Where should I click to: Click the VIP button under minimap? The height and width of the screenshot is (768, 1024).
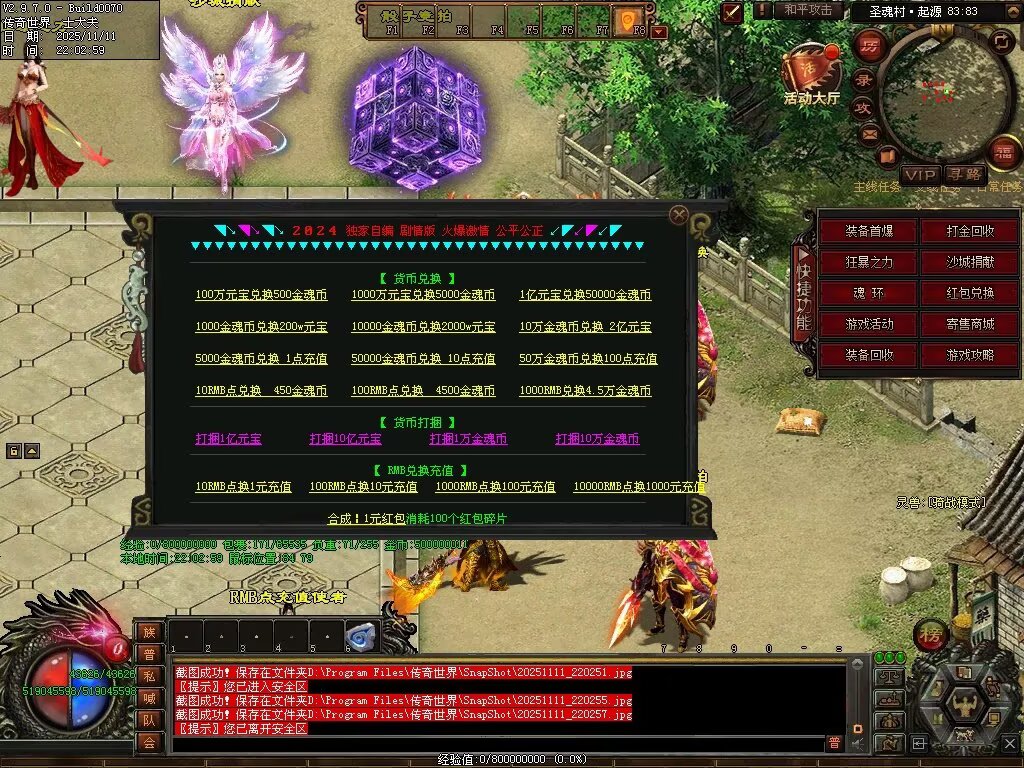coord(919,175)
